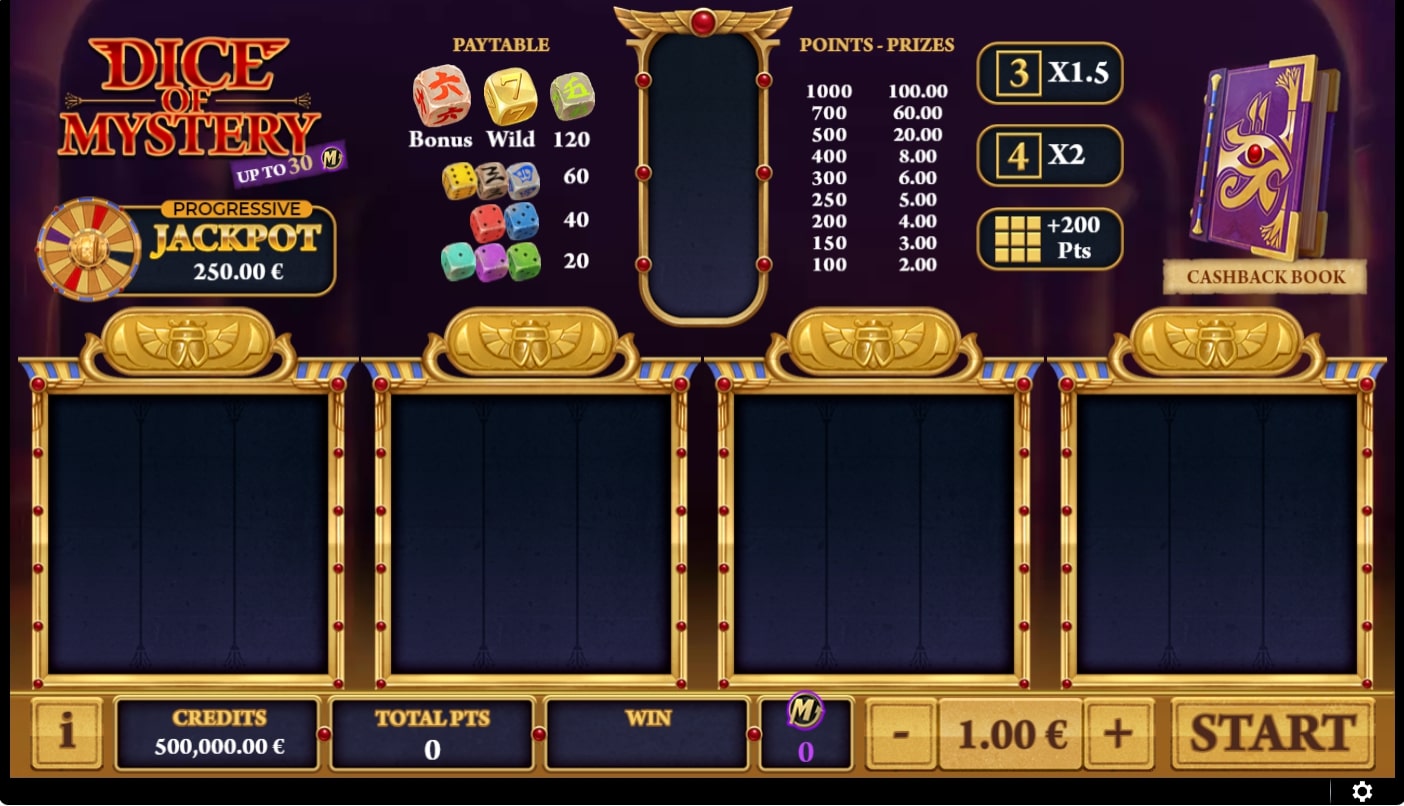Screen dimensions: 1404x806
Task: Select the golden Wild seven dice icon
Action: (x=510, y=98)
